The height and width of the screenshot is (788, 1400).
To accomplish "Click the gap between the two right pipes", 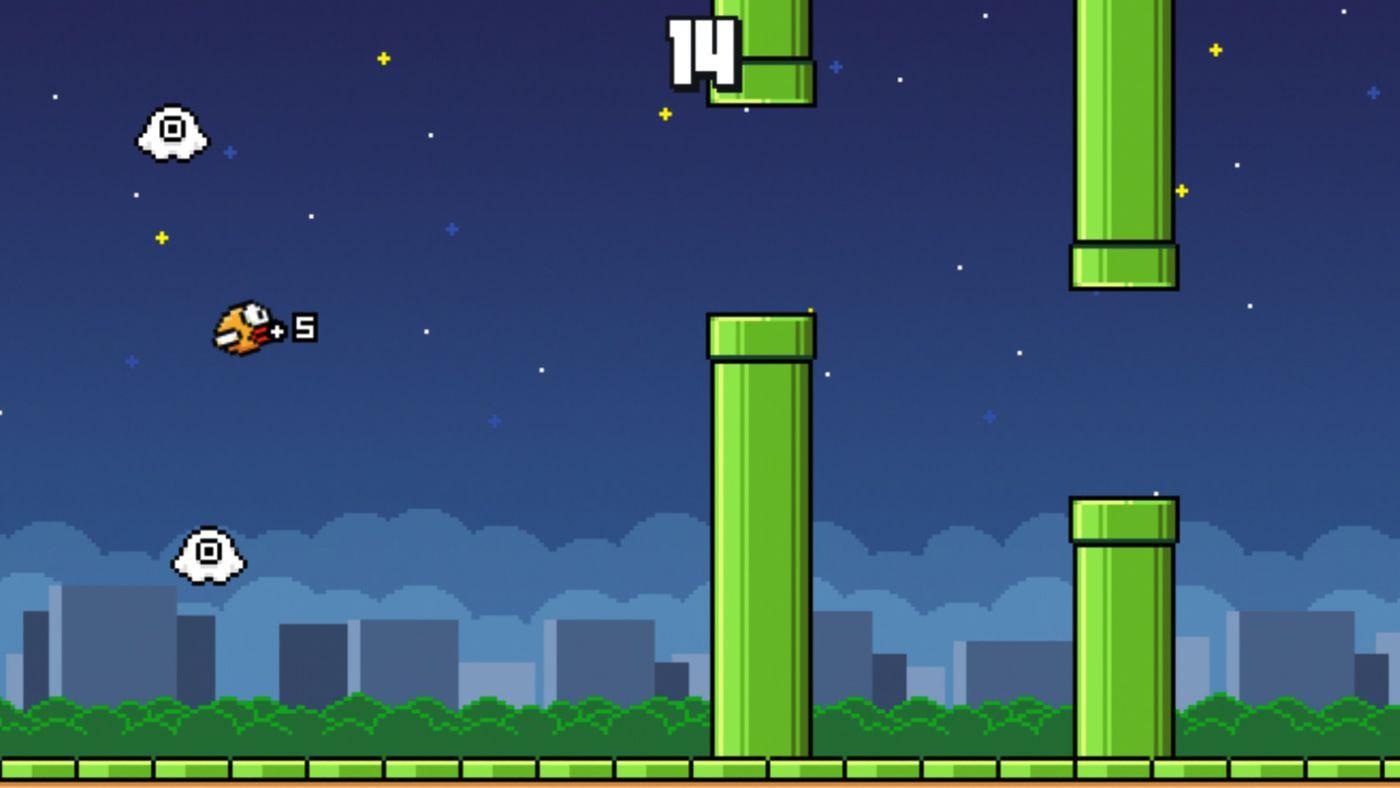I will [1125, 390].
